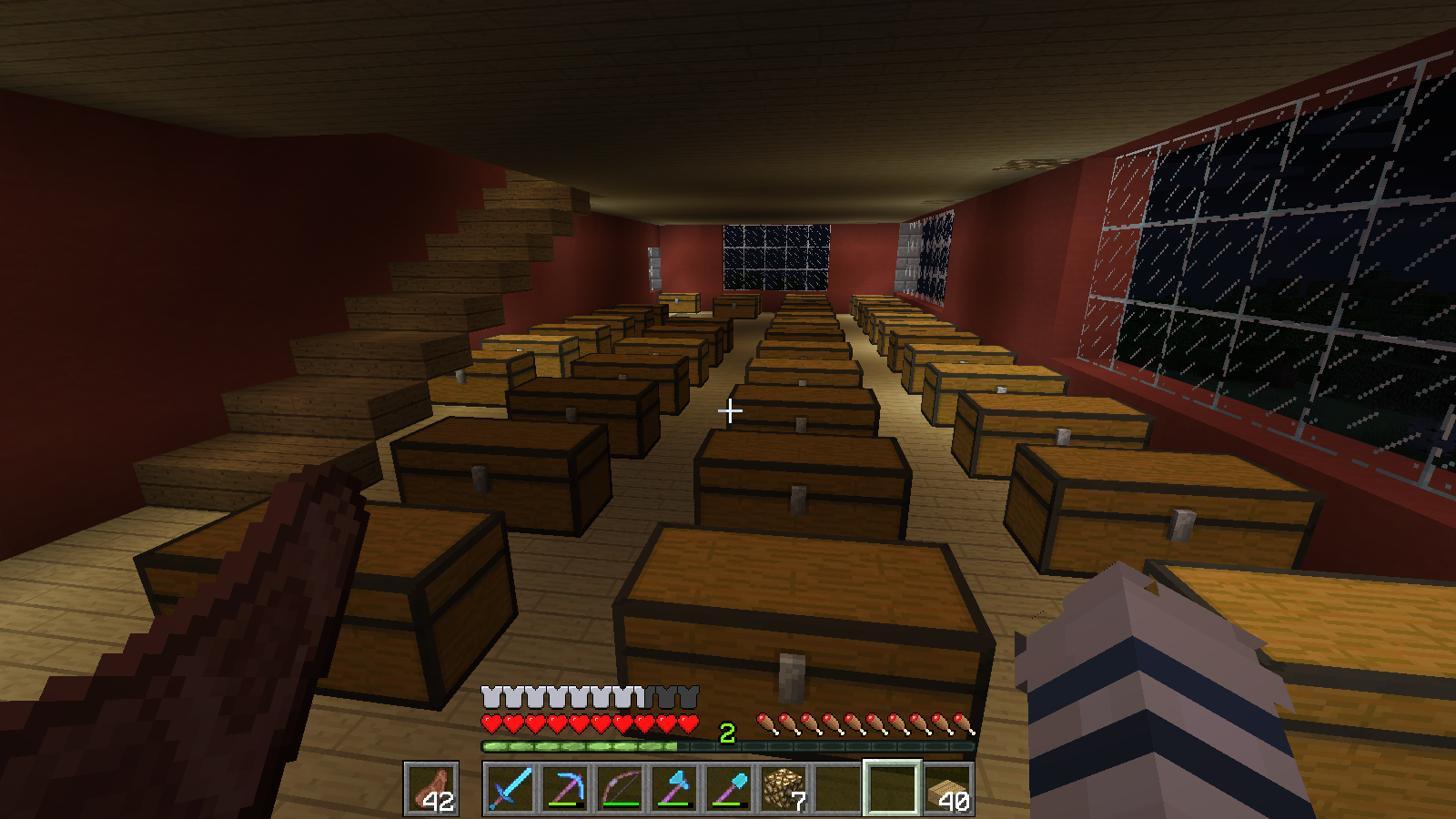Screen dimensions: 1456x819
Task: Select the diamond pickaxe hotbar slot
Action: 565,788
